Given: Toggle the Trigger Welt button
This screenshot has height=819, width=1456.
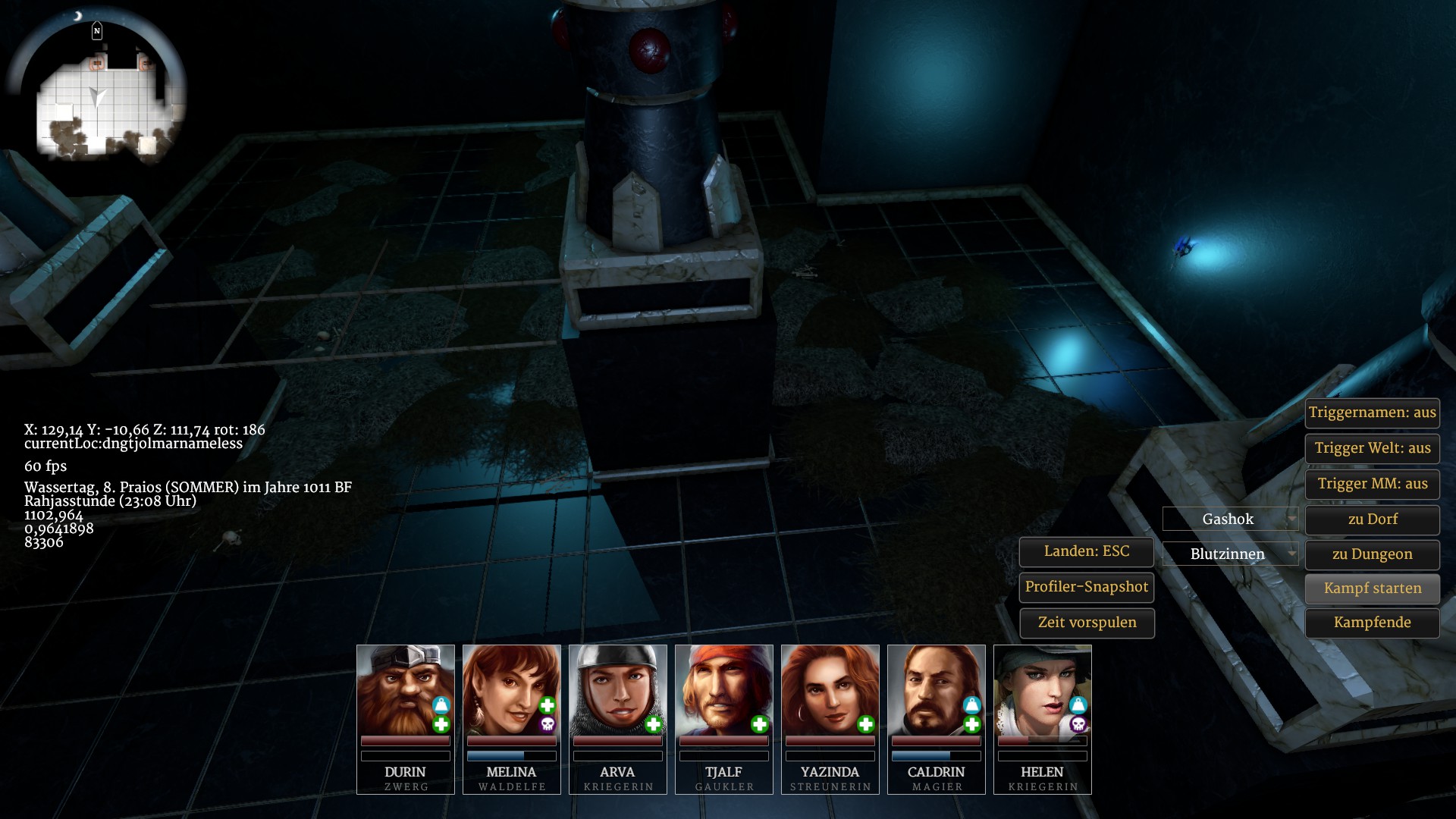Looking at the screenshot, I should [1372, 448].
